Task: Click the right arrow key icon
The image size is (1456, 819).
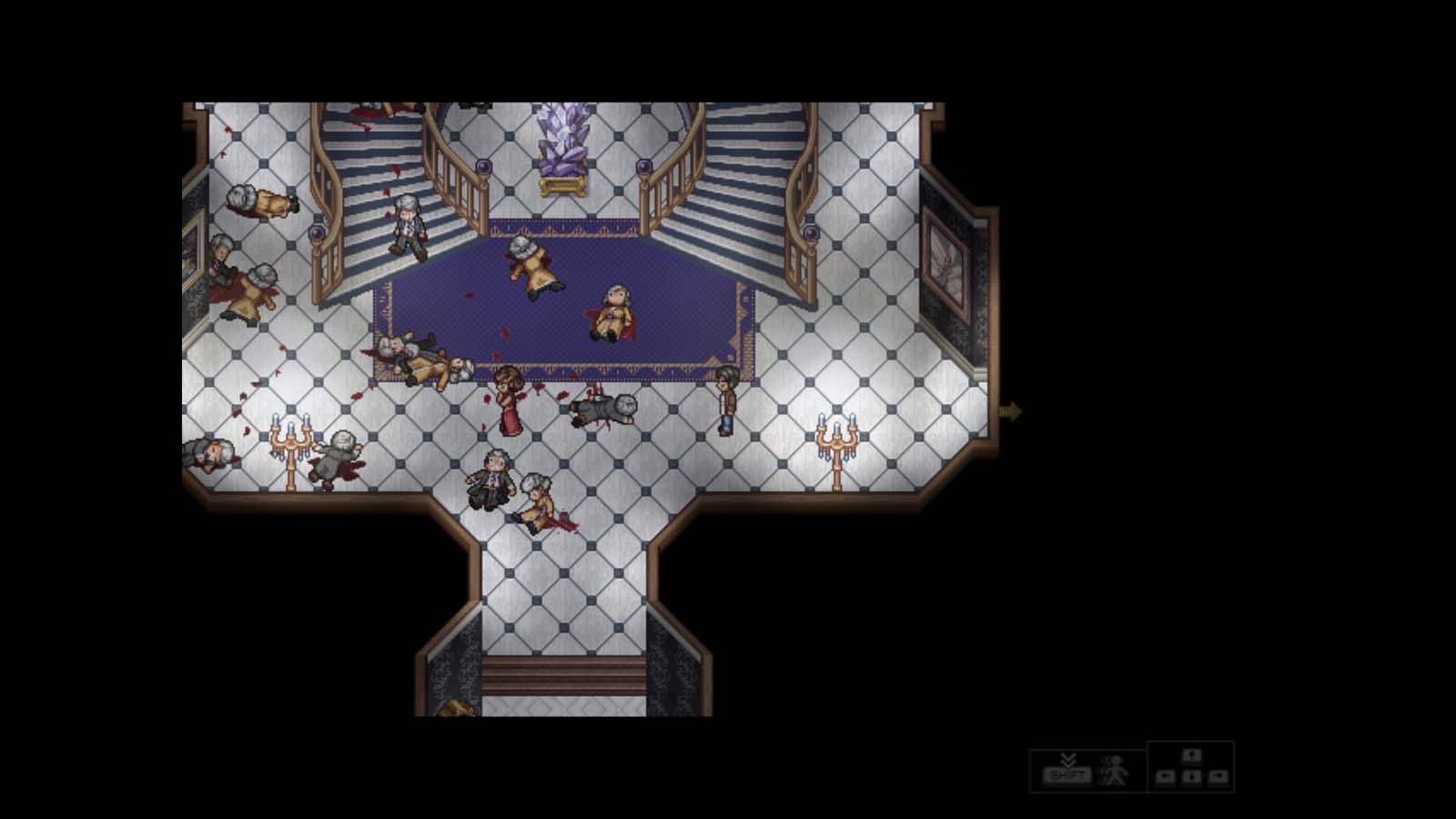Action: coord(1218,775)
